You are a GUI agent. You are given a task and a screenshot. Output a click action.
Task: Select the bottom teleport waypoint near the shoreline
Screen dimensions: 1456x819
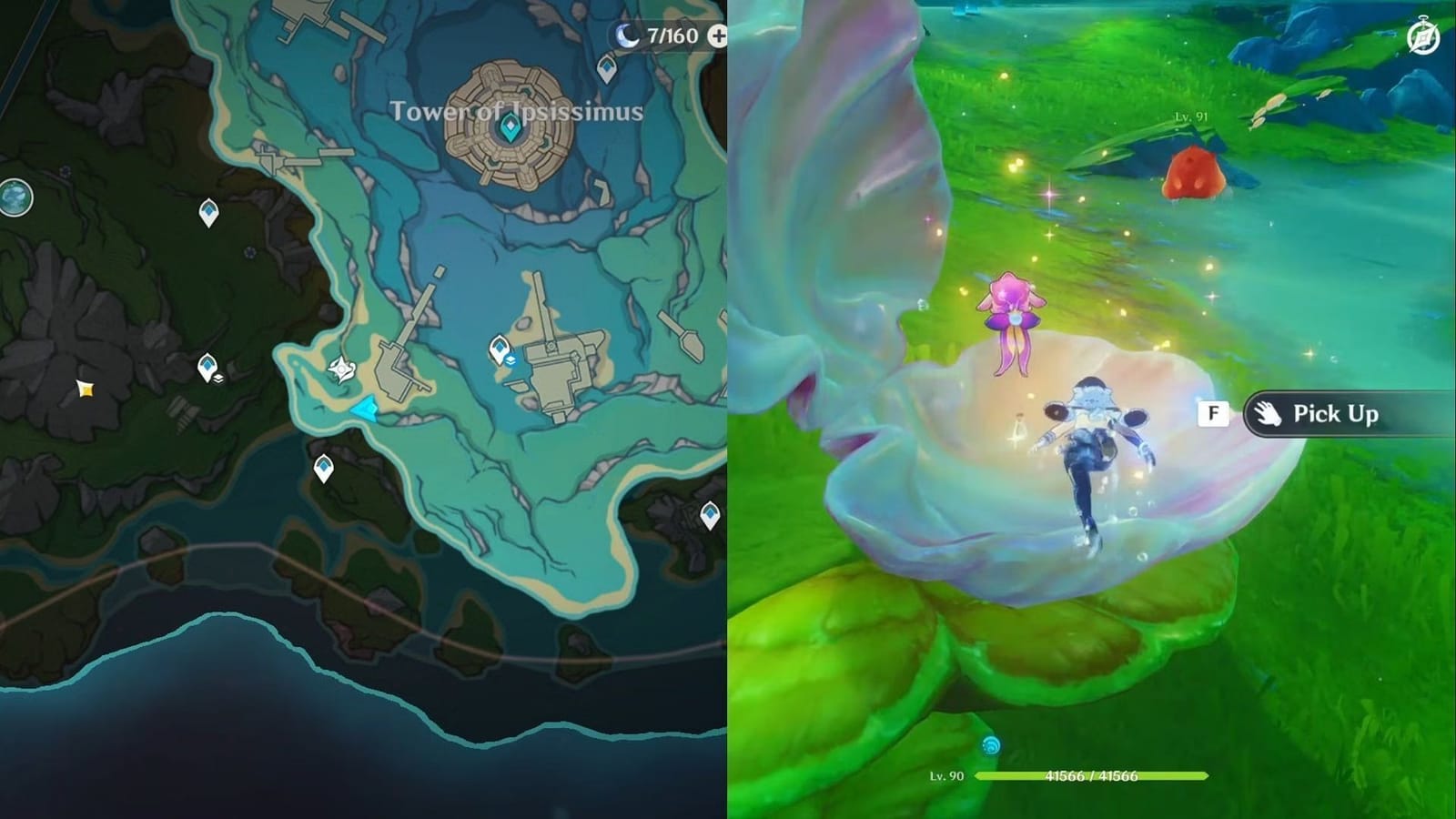323,468
